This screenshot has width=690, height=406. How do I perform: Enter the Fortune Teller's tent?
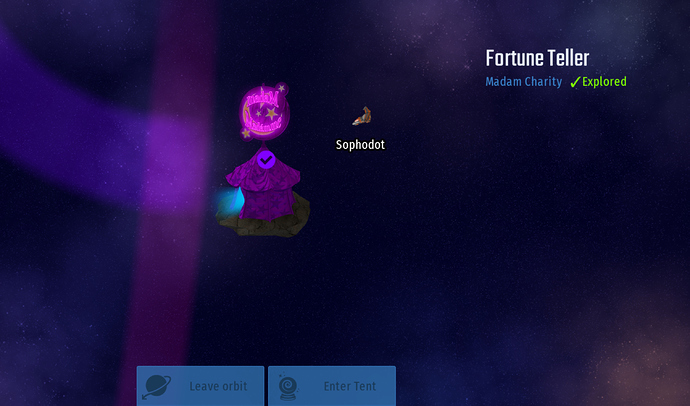click(331, 386)
